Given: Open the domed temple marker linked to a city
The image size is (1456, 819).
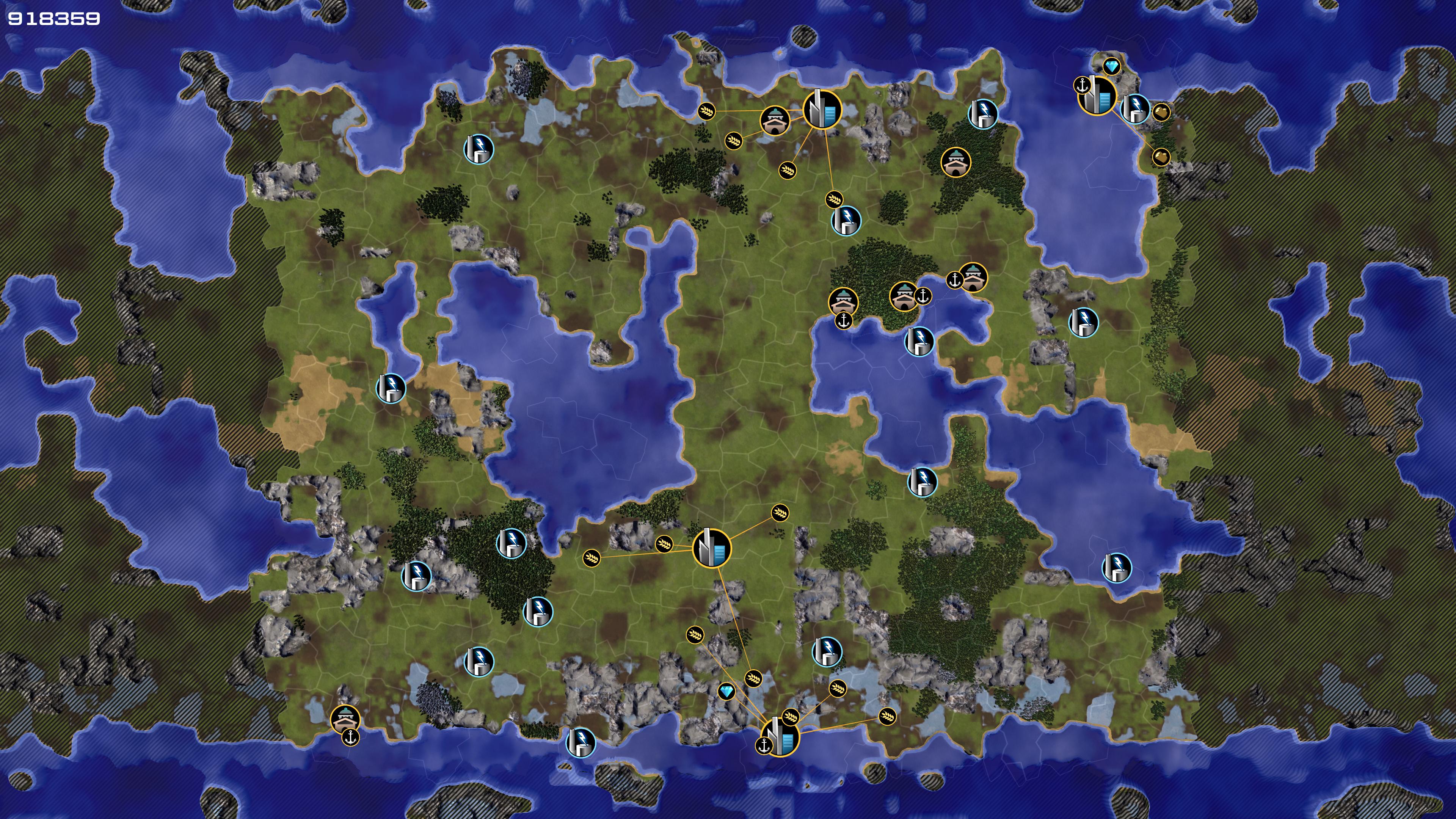Looking at the screenshot, I should pos(775,121).
